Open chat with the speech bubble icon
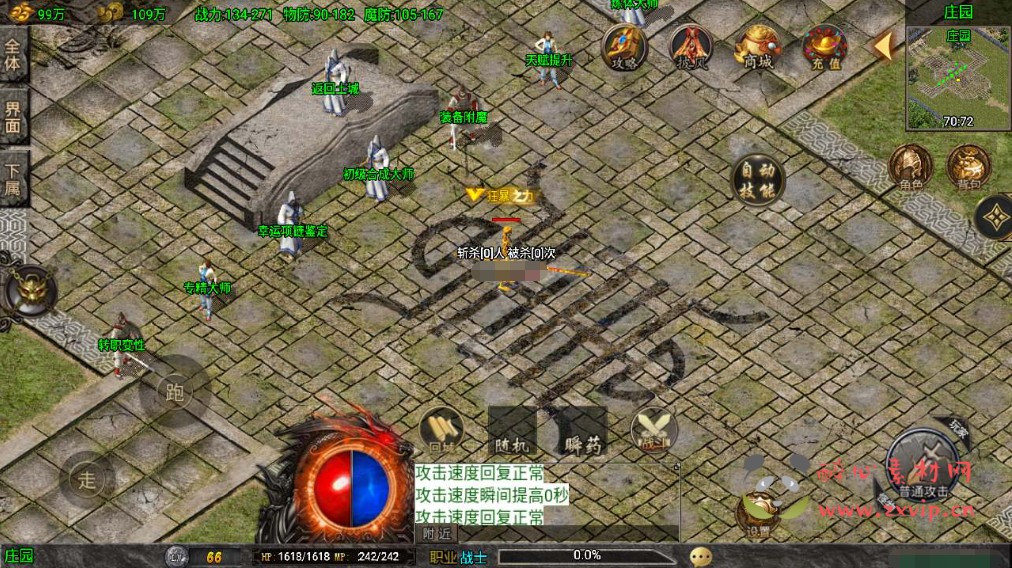The image size is (1012, 568). click(701, 556)
